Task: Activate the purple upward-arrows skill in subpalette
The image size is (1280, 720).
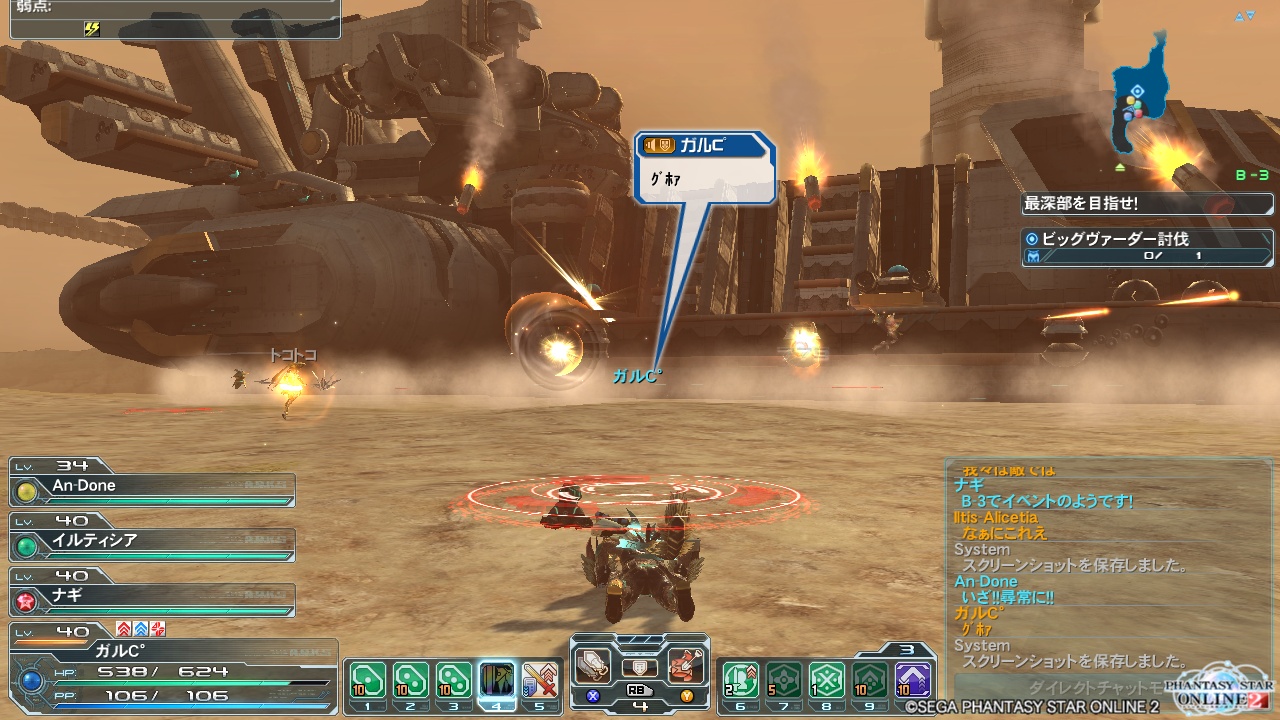Action: 912,680
